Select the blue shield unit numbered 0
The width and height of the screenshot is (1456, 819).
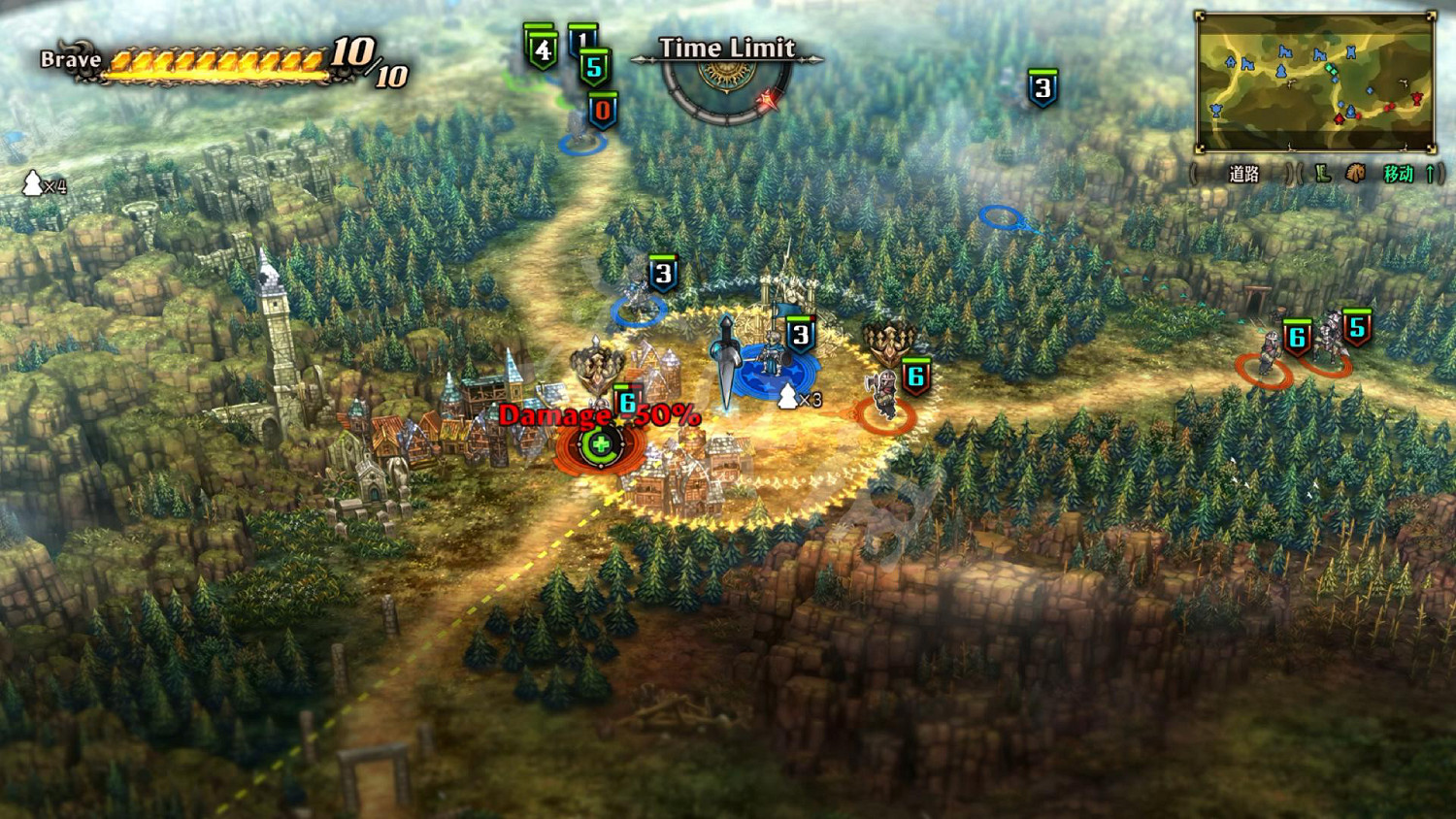[602, 111]
